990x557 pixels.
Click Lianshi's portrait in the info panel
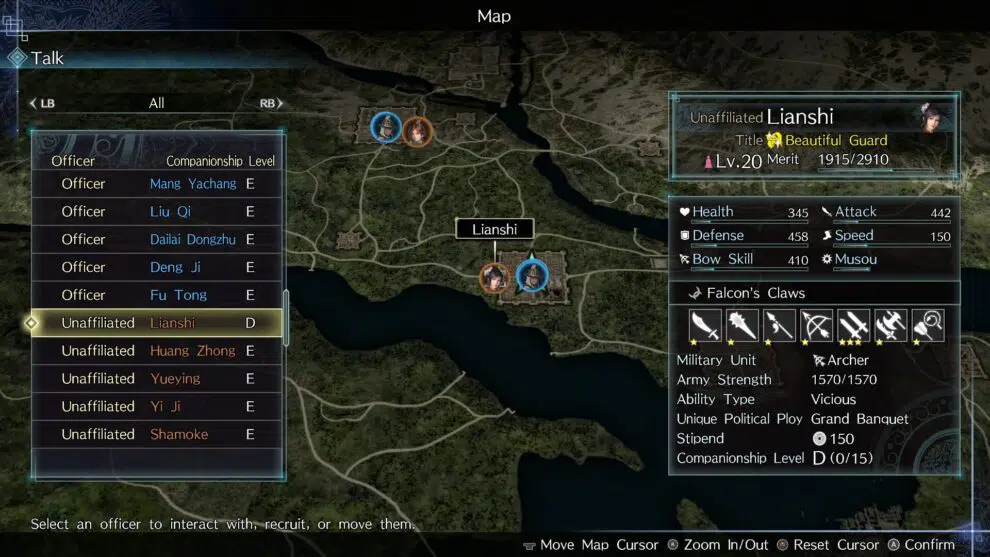(933, 116)
